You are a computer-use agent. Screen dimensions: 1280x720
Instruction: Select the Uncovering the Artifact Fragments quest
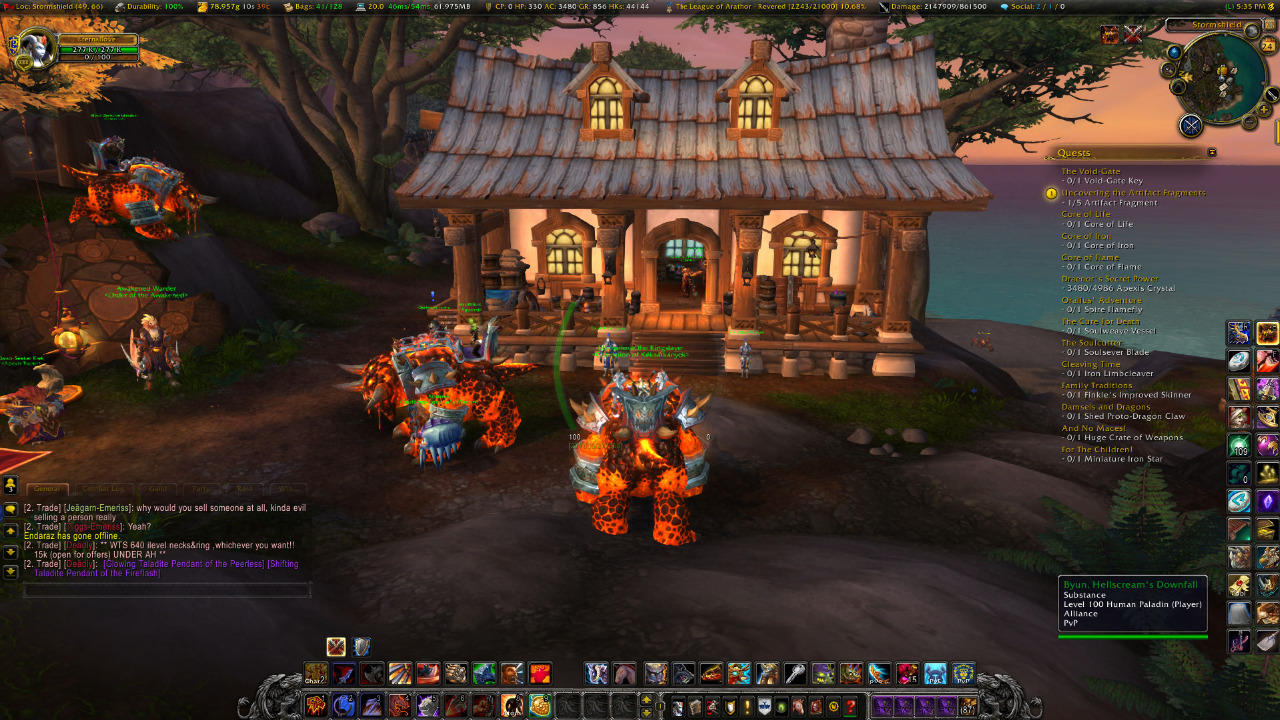1133,193
